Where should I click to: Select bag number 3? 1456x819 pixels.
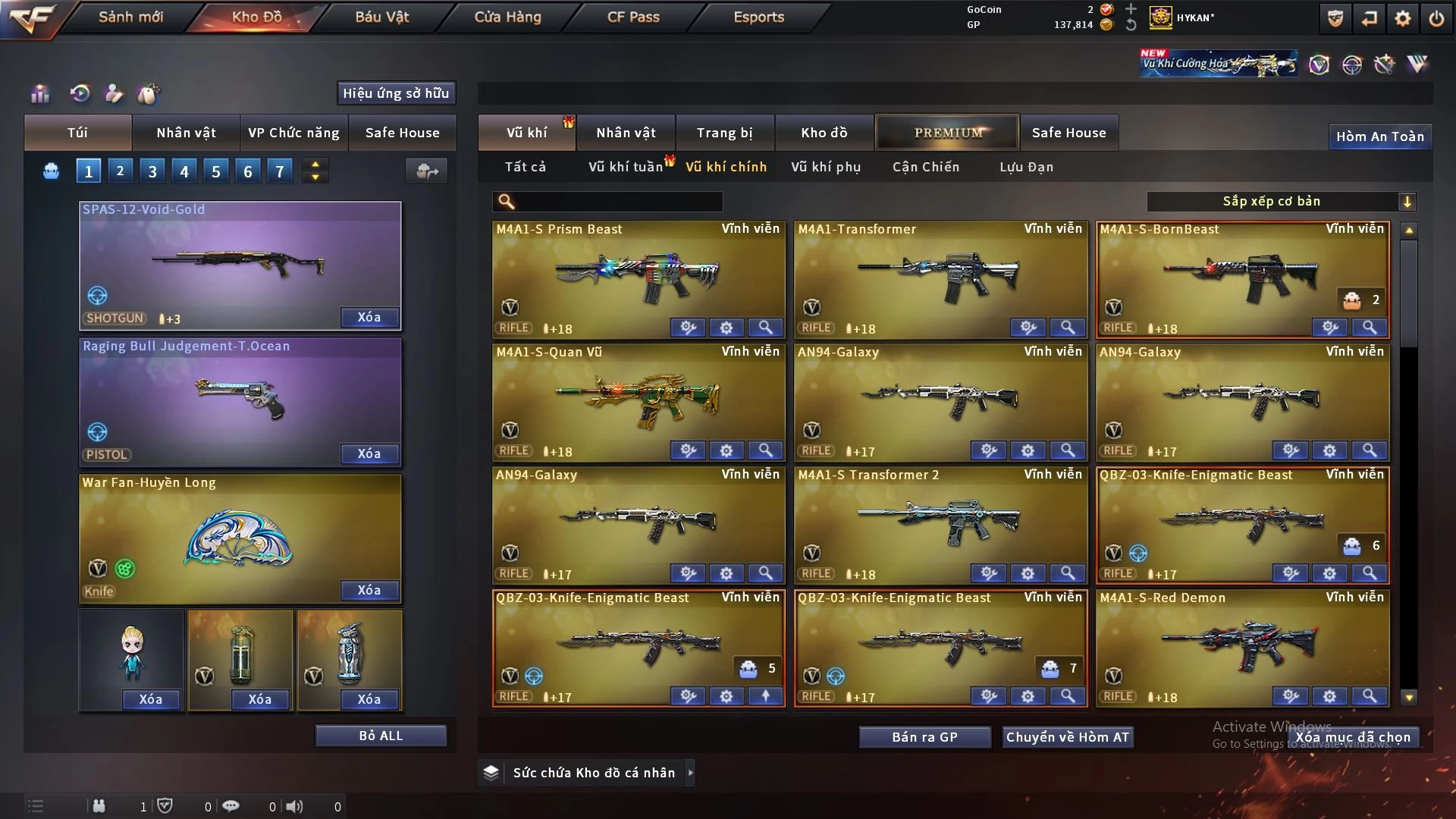tap(152, 171)
